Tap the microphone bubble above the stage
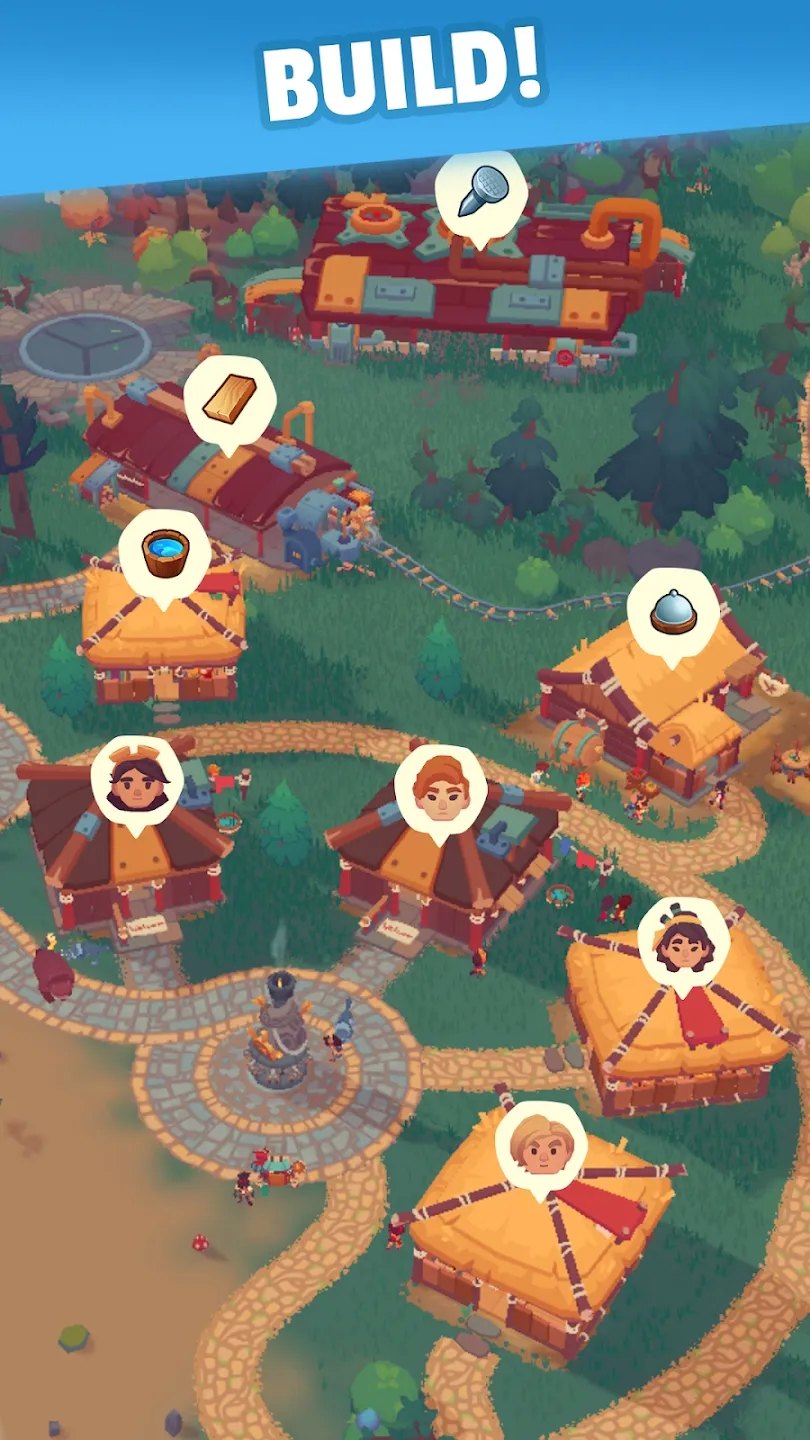 480,194
